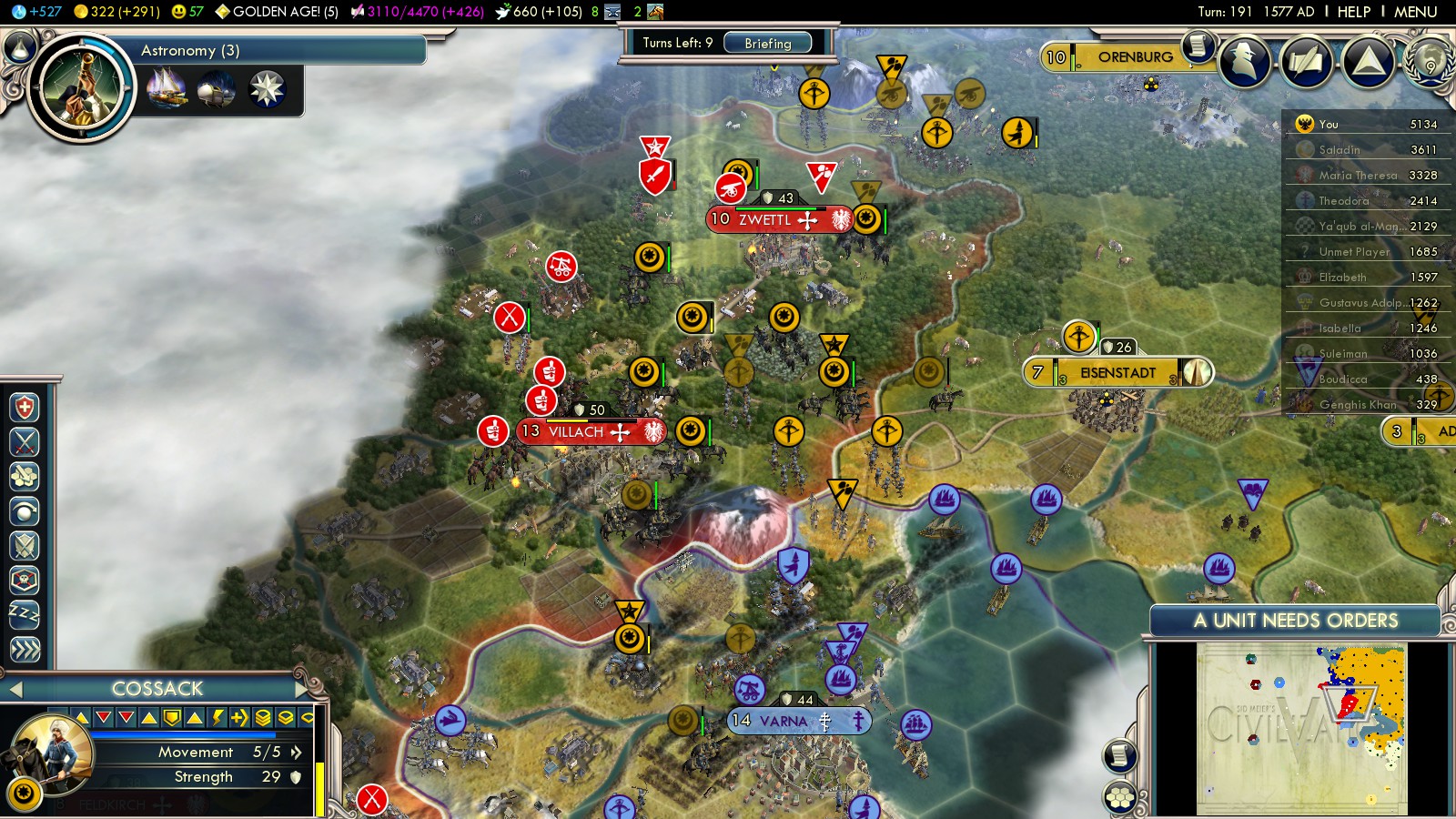Open the World Congress globe icon

pos(1430,62)
